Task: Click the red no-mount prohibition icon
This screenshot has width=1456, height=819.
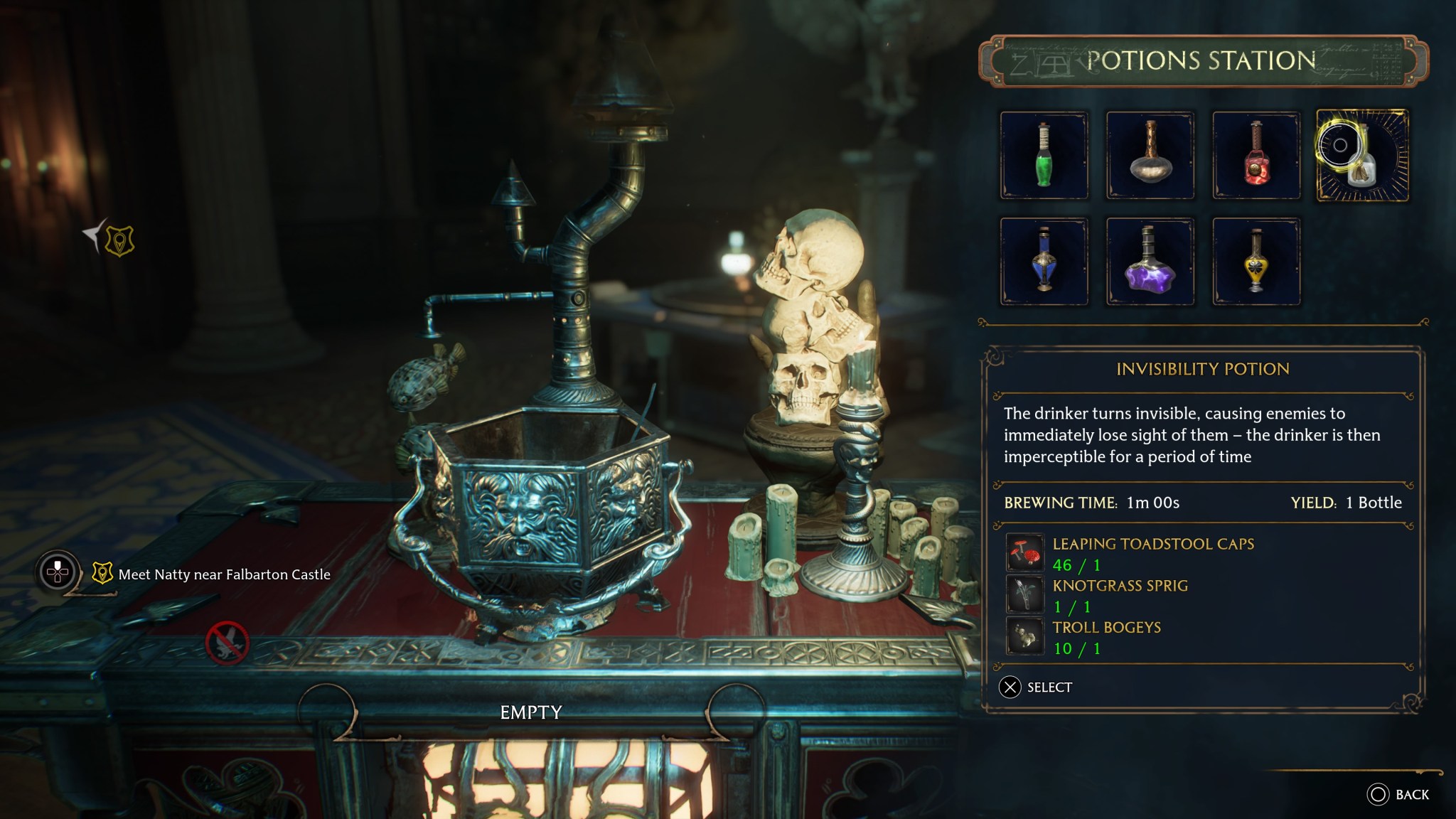Action: (227, 641)
